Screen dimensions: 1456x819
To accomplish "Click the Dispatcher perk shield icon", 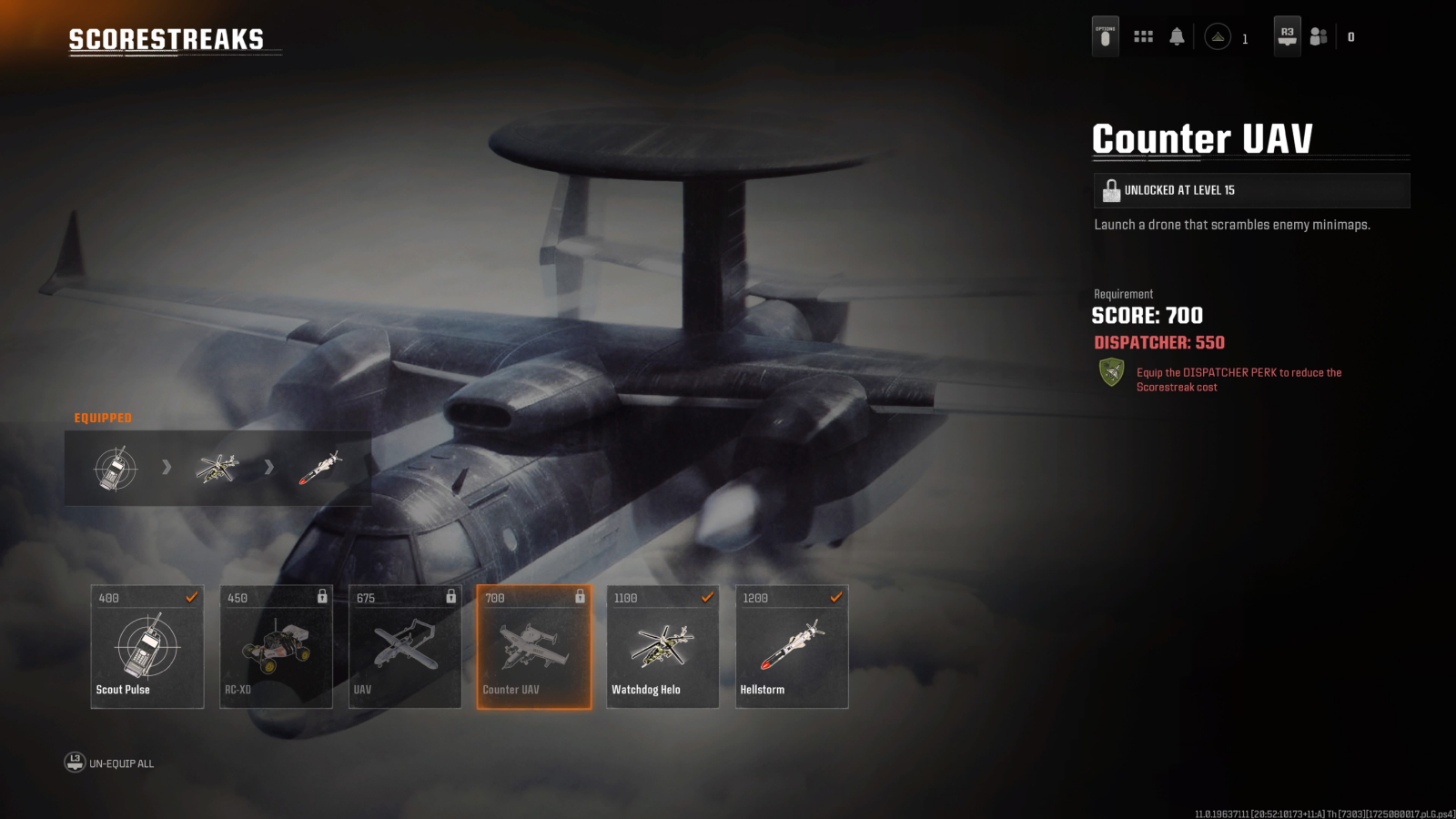I will point(1111,375).
